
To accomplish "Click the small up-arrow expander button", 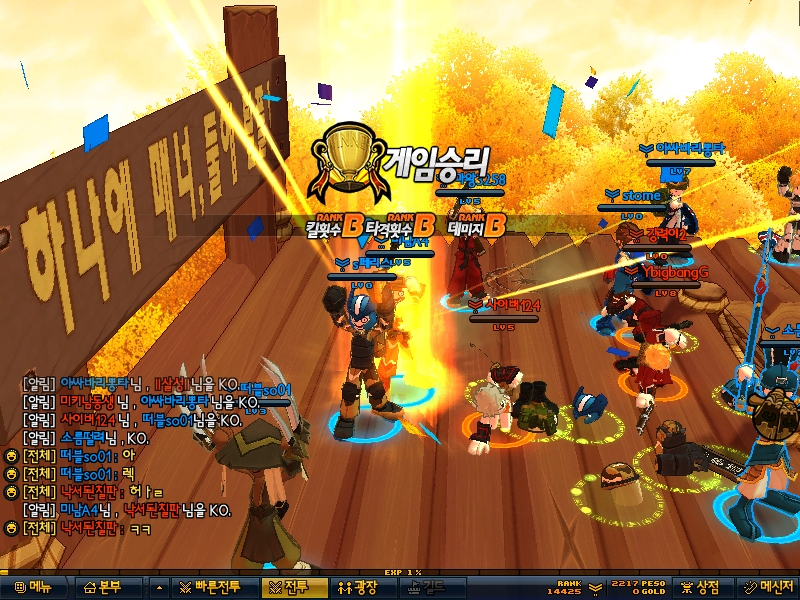I will point(159,587).
